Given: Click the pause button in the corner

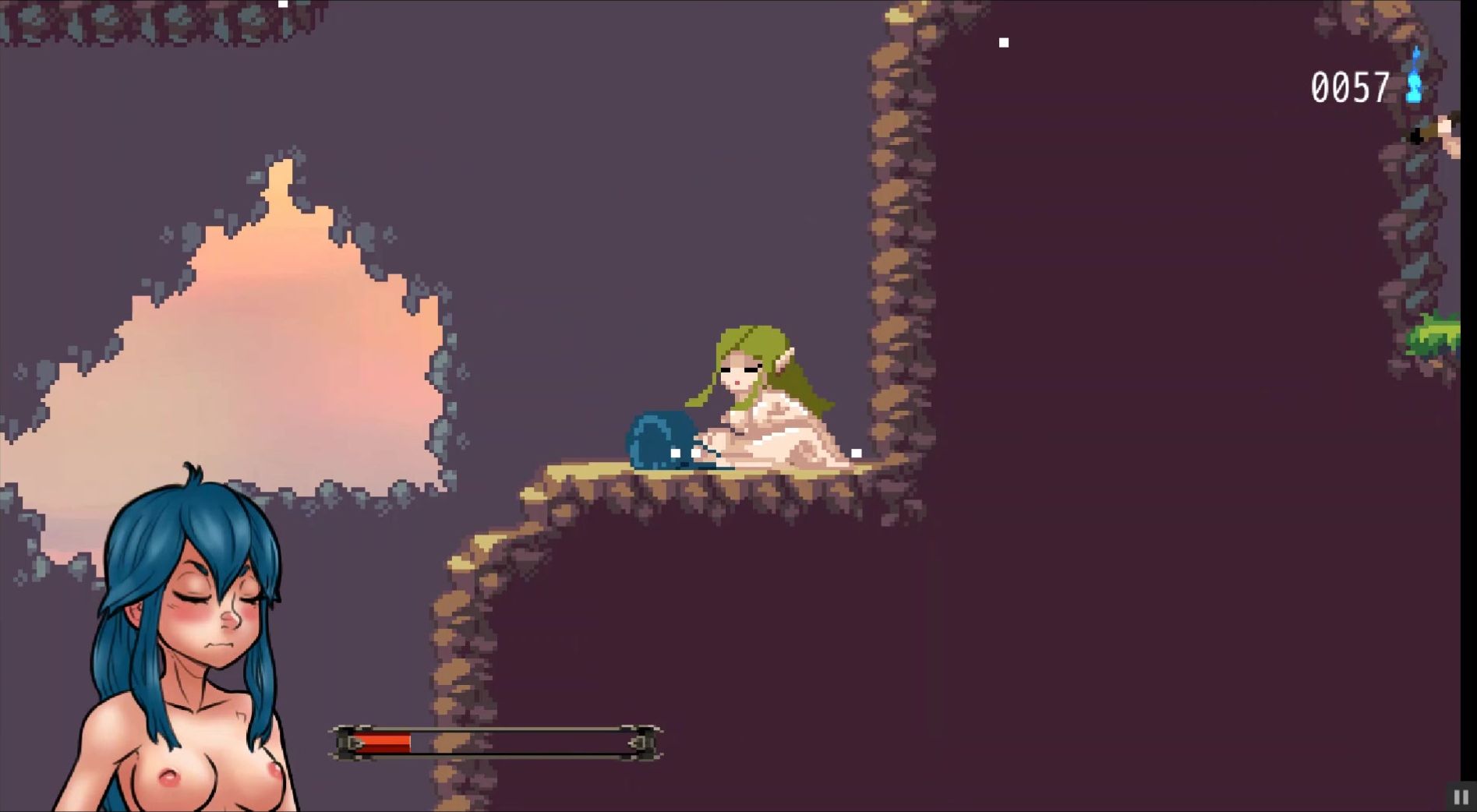Looking at the screenshot, I should tap(1461, 797).
